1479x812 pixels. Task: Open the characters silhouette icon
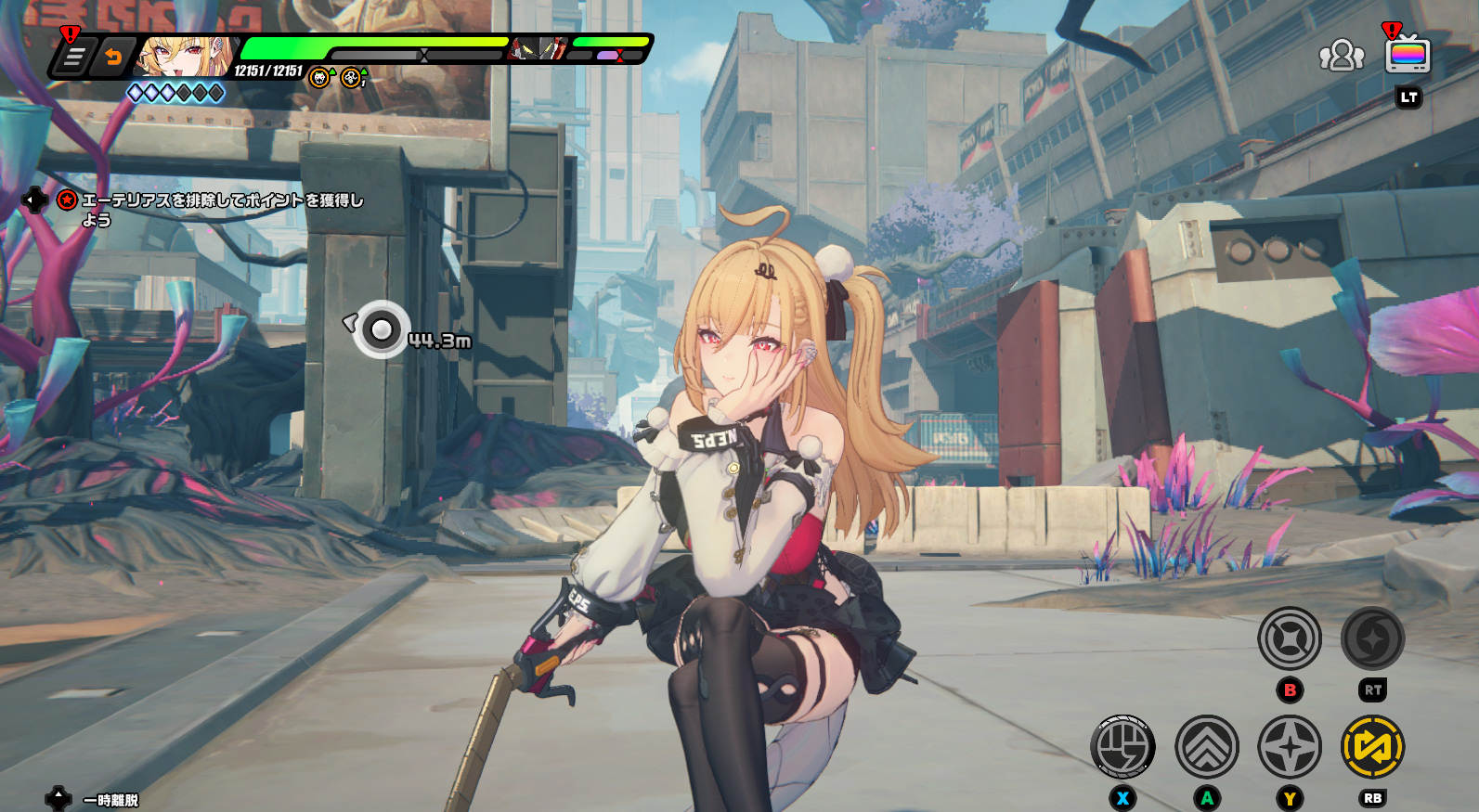(x=1341, y=56)
